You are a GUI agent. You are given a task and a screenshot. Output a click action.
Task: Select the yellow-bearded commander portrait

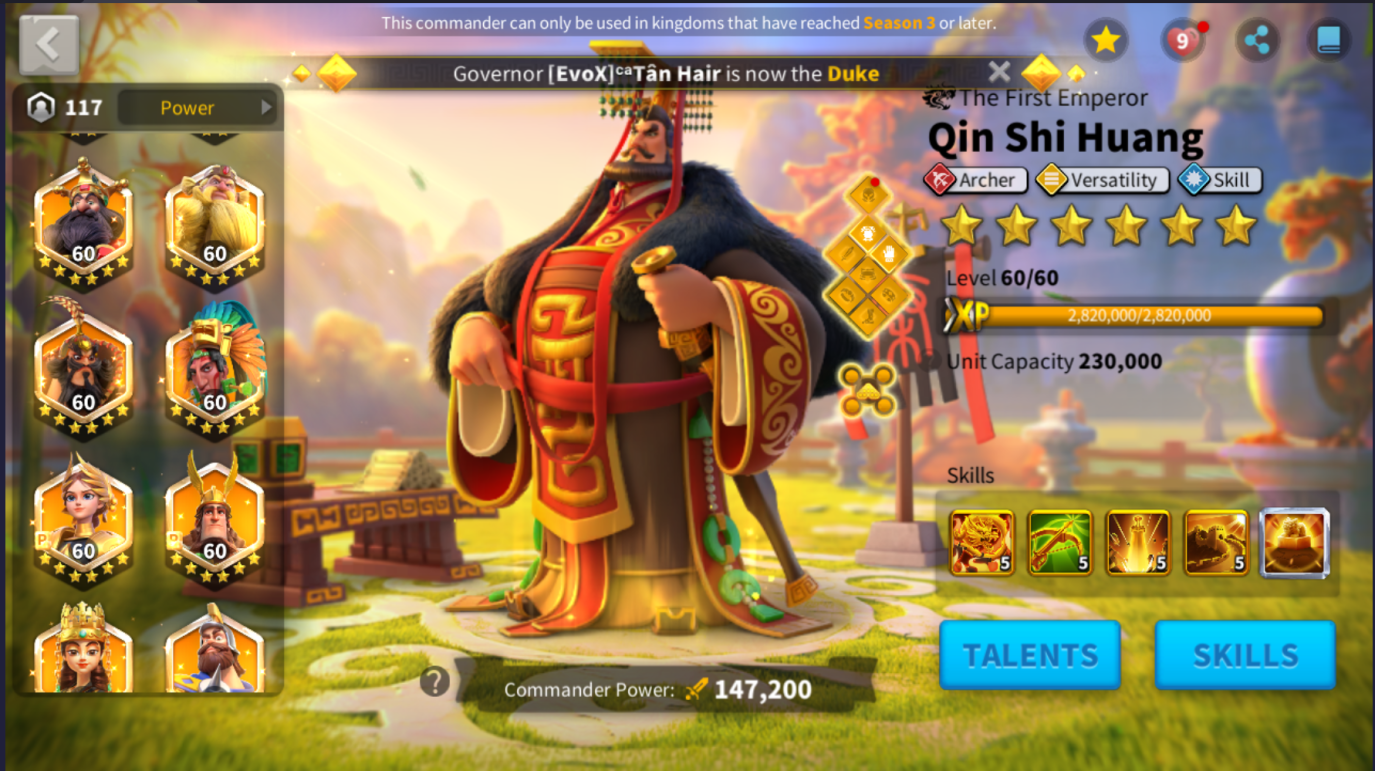point(215,222)
